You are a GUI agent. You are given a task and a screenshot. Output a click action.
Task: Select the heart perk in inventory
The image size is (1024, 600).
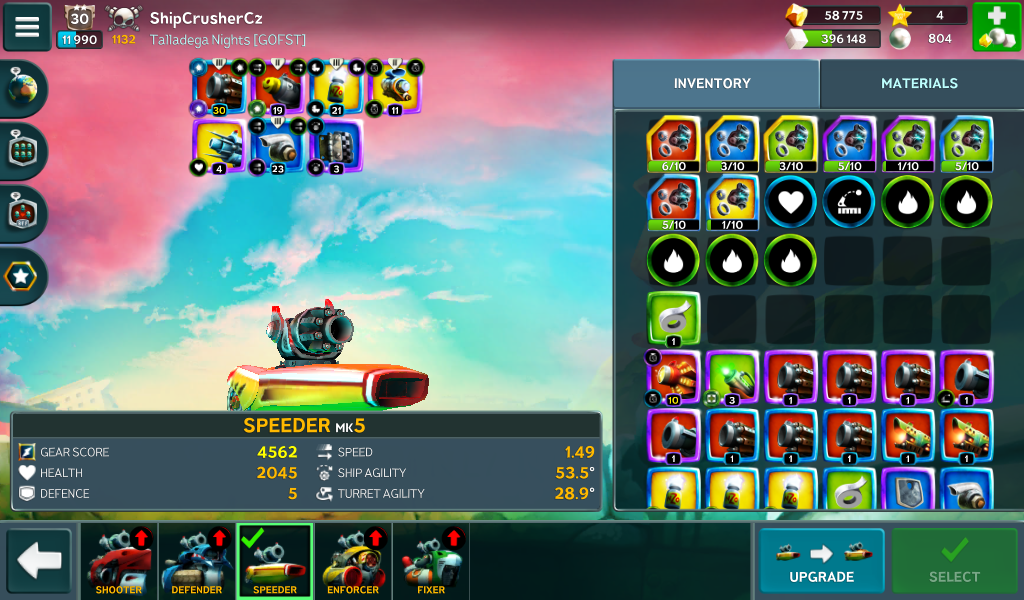pos(791,202)
